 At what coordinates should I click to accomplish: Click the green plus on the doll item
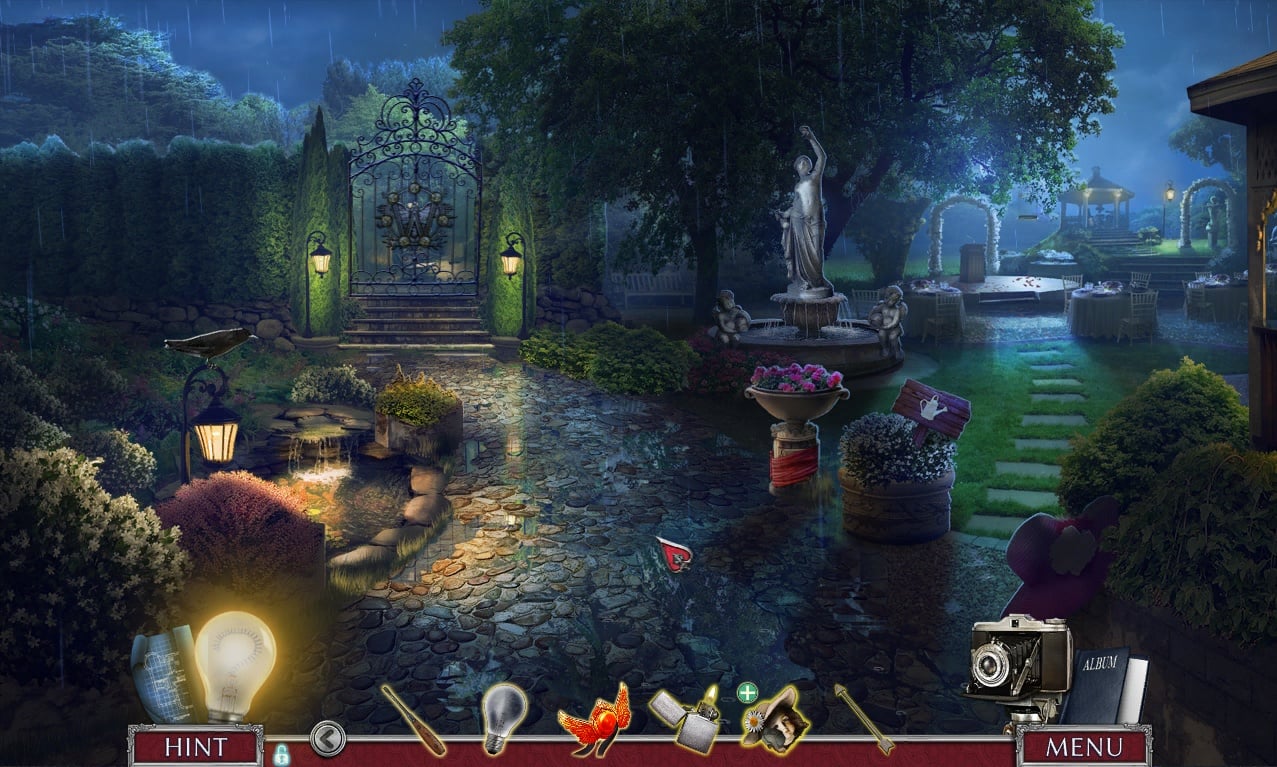point(747,692)
